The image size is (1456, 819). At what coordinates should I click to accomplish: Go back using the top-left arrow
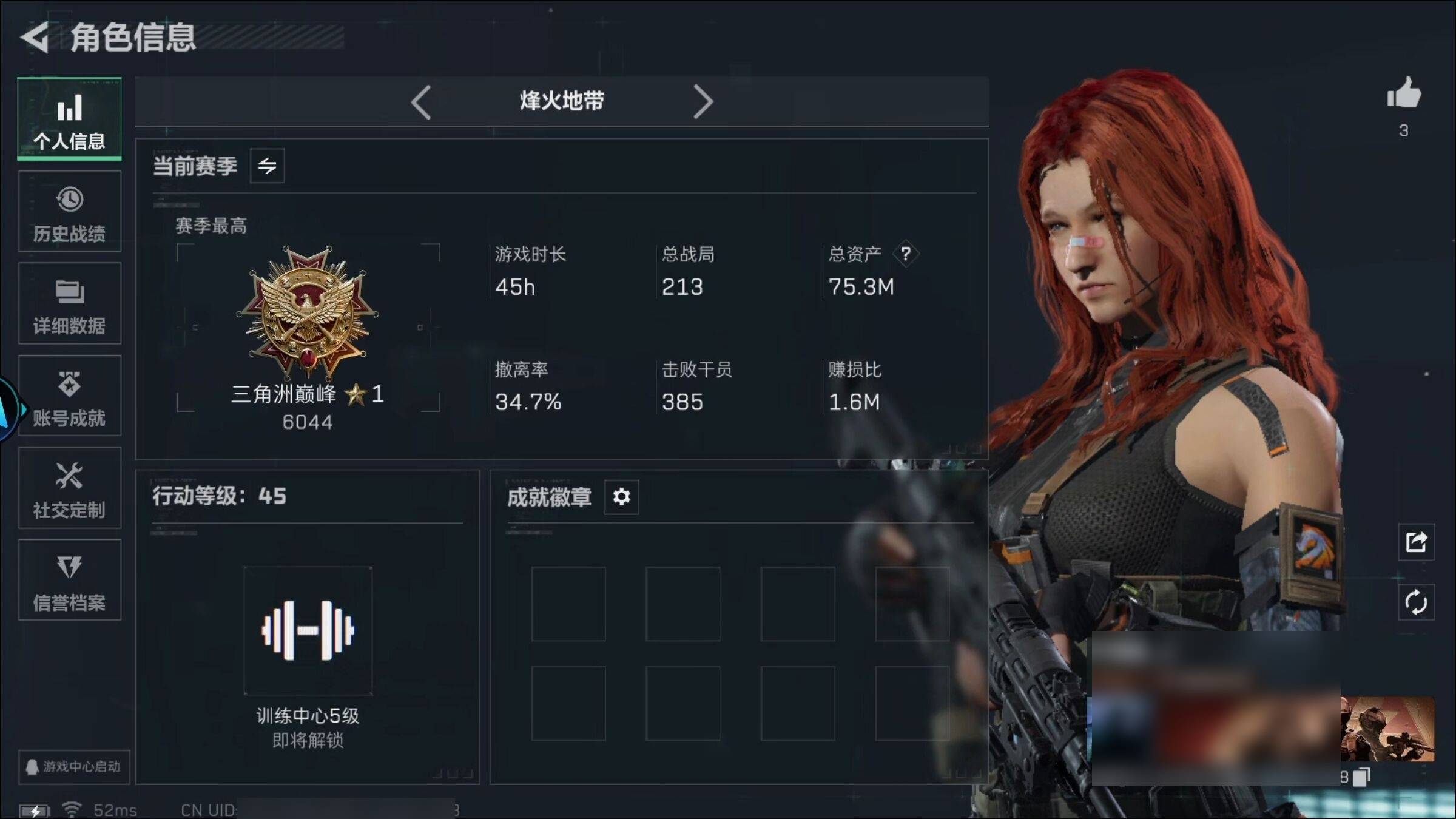pos(35,38)
